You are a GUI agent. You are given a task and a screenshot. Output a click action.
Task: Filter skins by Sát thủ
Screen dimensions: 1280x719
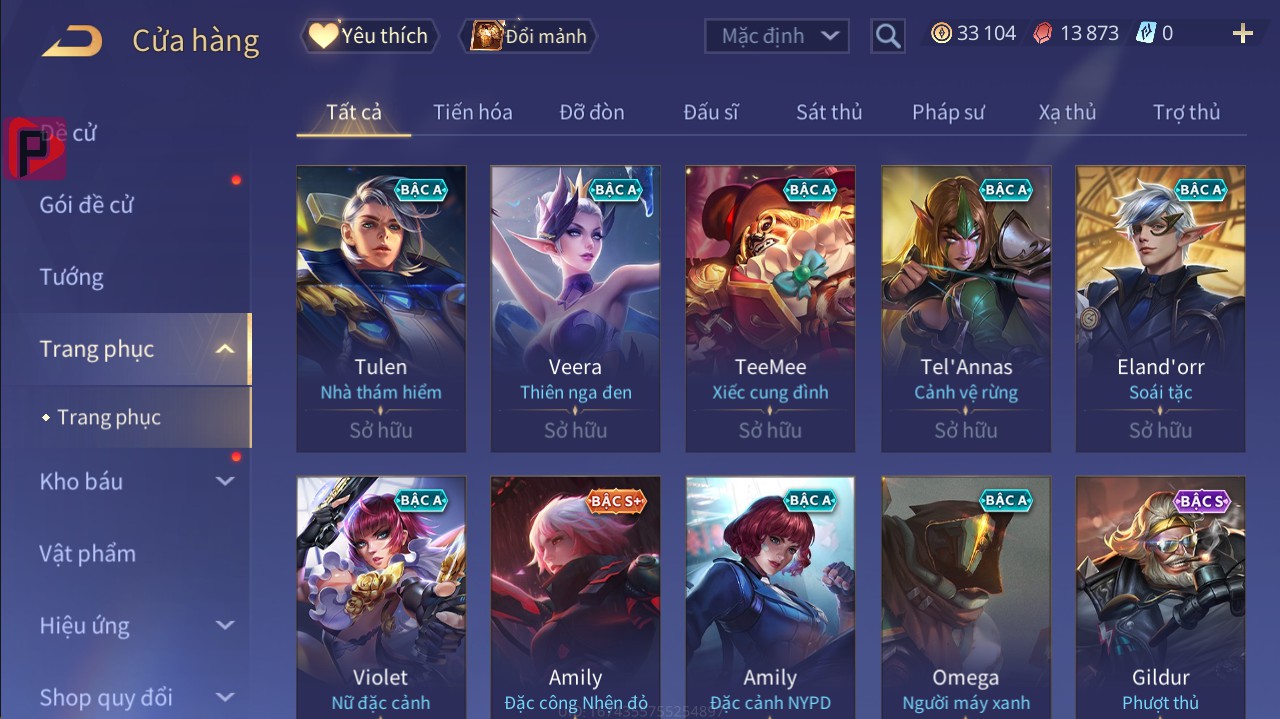tap(829, 112)
